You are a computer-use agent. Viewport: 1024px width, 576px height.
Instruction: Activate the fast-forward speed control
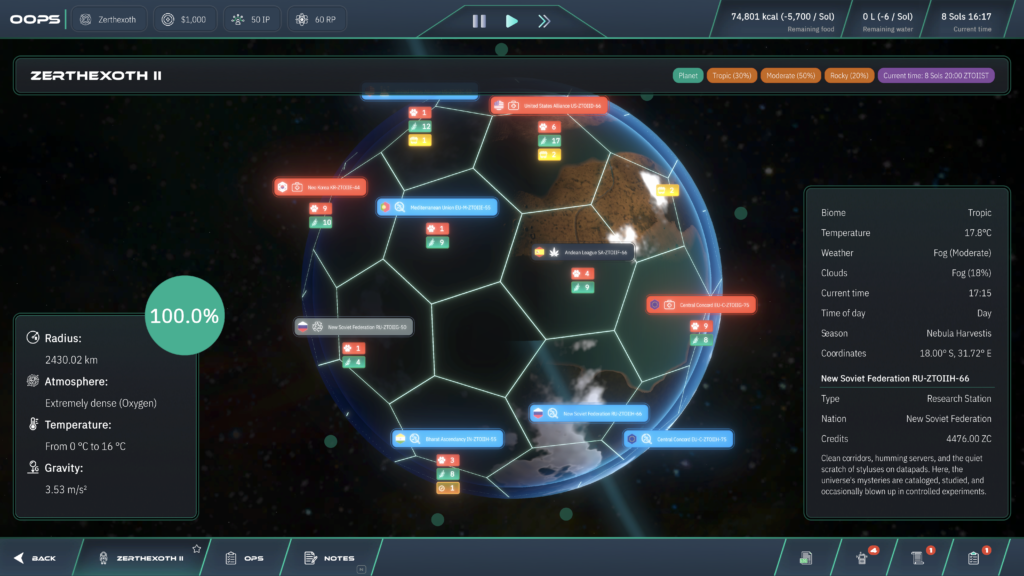point(543,20)
